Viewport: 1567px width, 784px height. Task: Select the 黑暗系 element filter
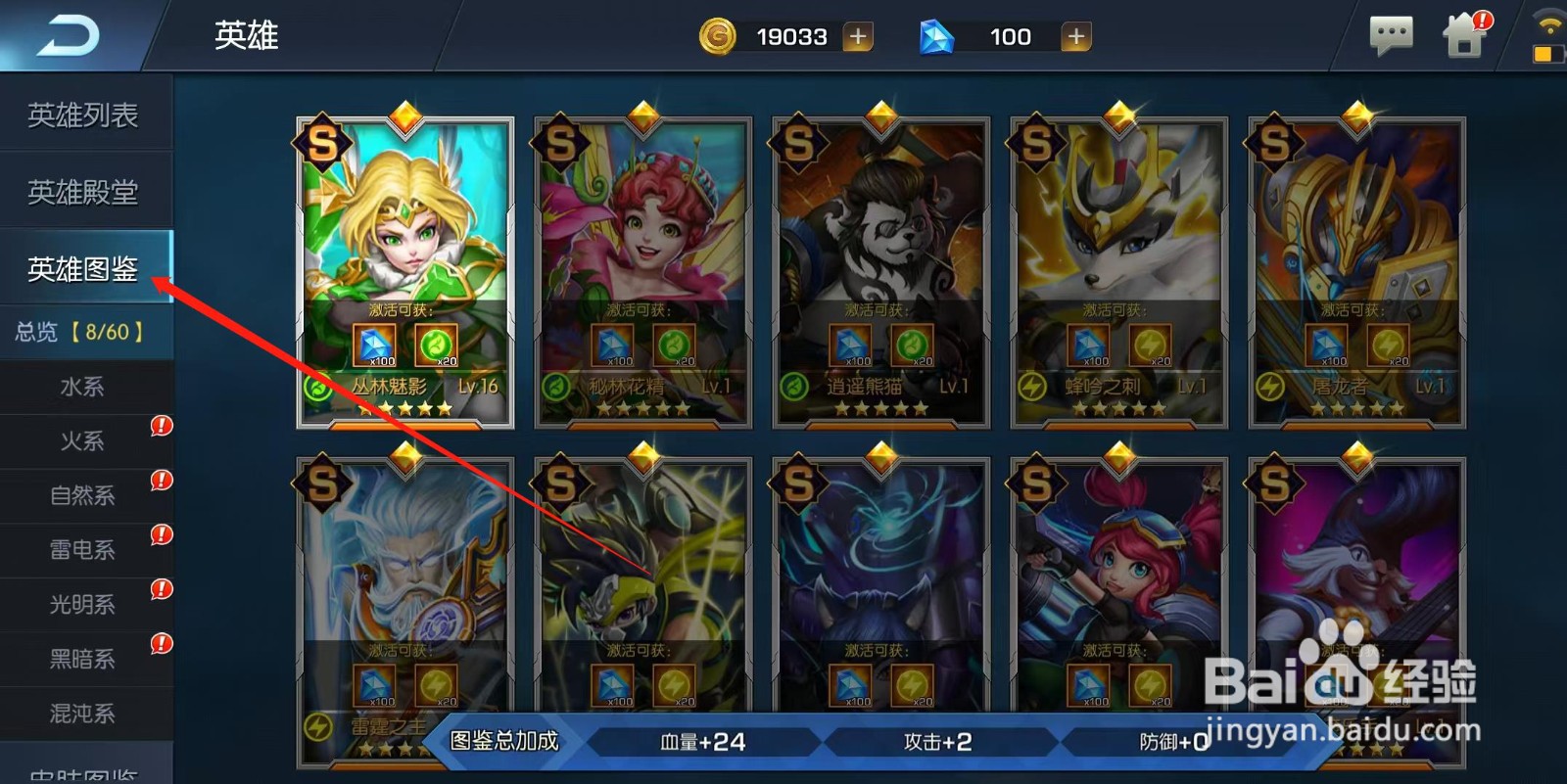84,659
